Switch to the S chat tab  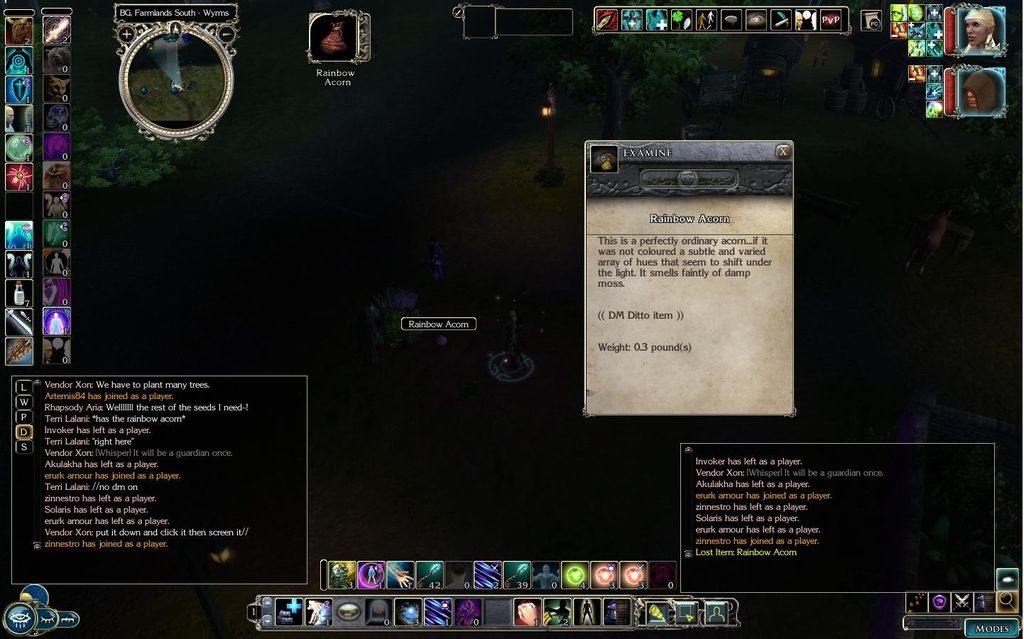[x=24, y=447]
